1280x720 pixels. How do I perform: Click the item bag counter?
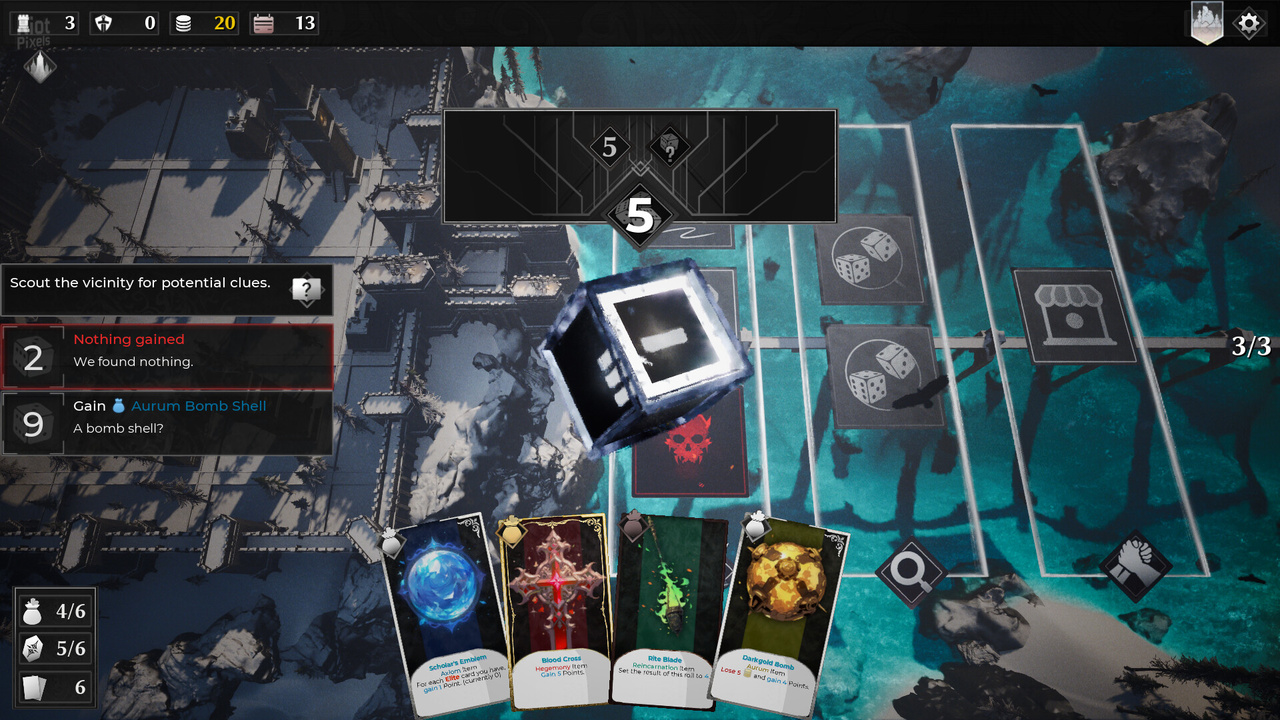tap(33, 611)
